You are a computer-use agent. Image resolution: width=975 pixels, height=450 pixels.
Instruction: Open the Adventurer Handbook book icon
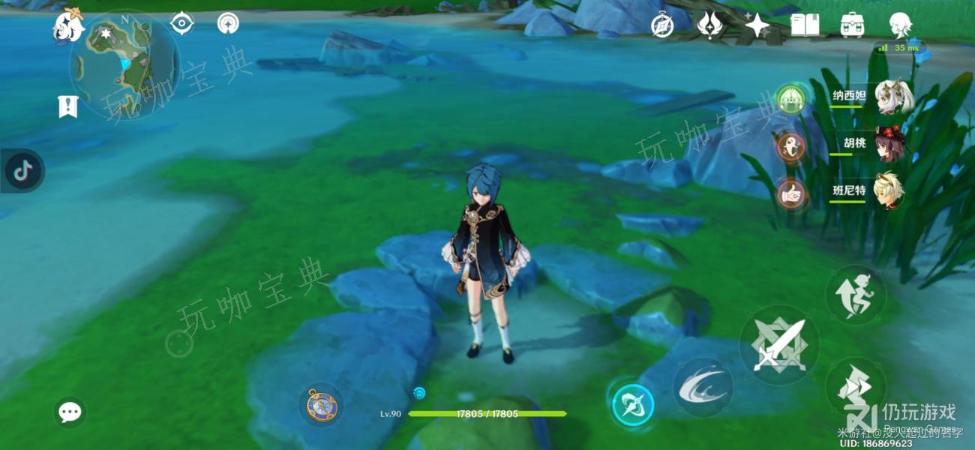804,25
